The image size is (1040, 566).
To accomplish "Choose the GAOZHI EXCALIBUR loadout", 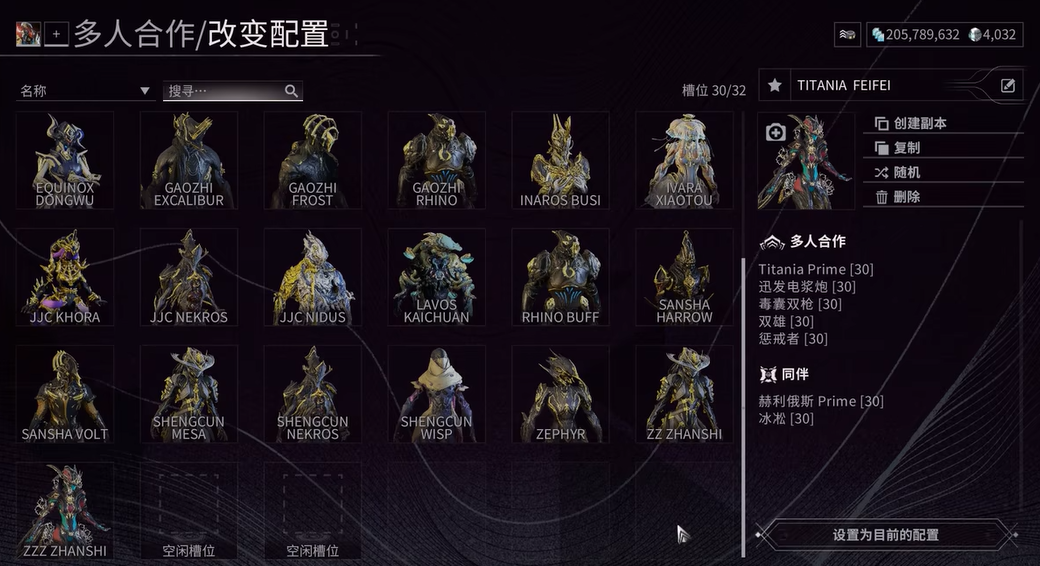I will point(189,160).
